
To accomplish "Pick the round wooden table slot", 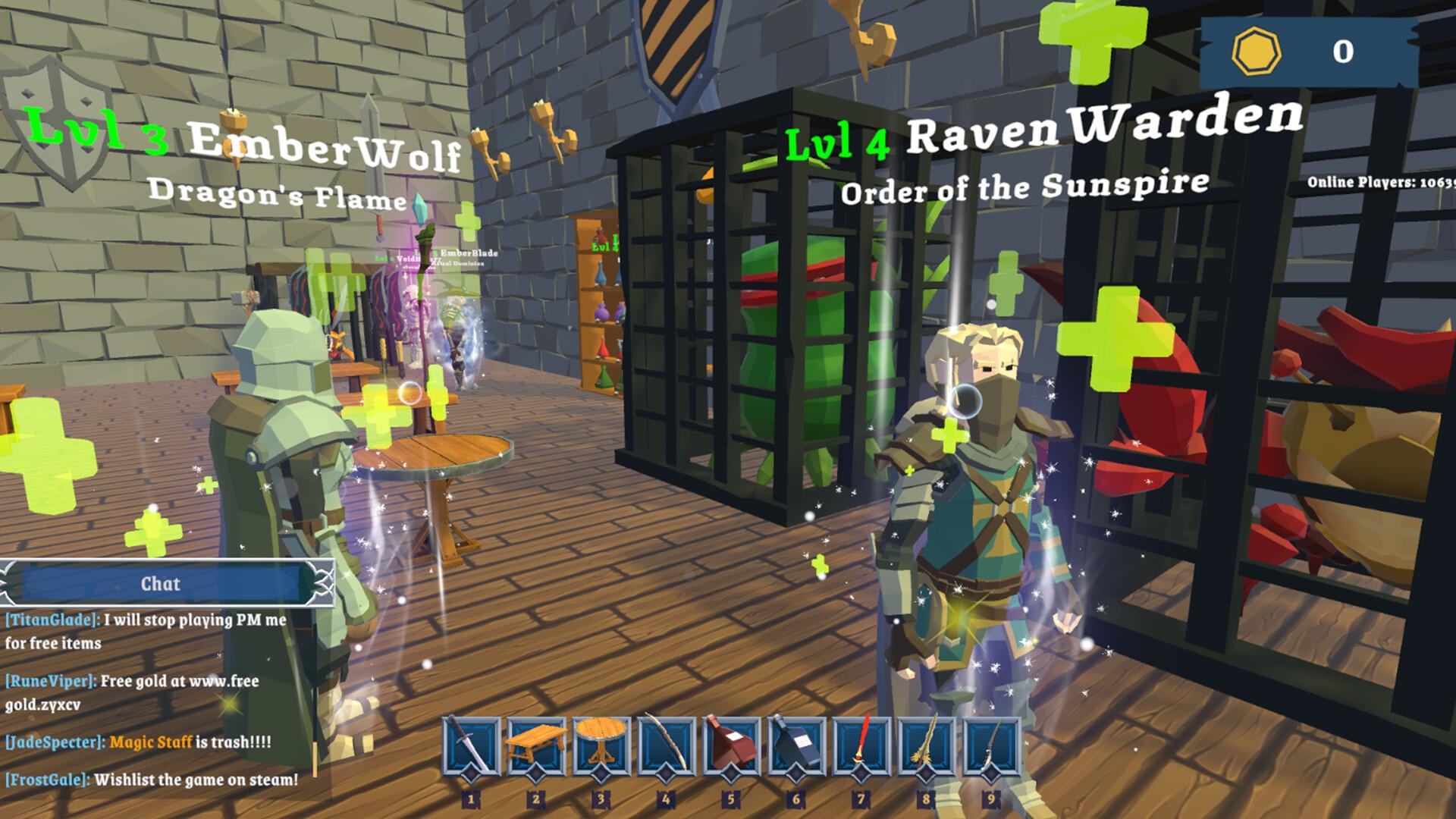I will 601,748.
